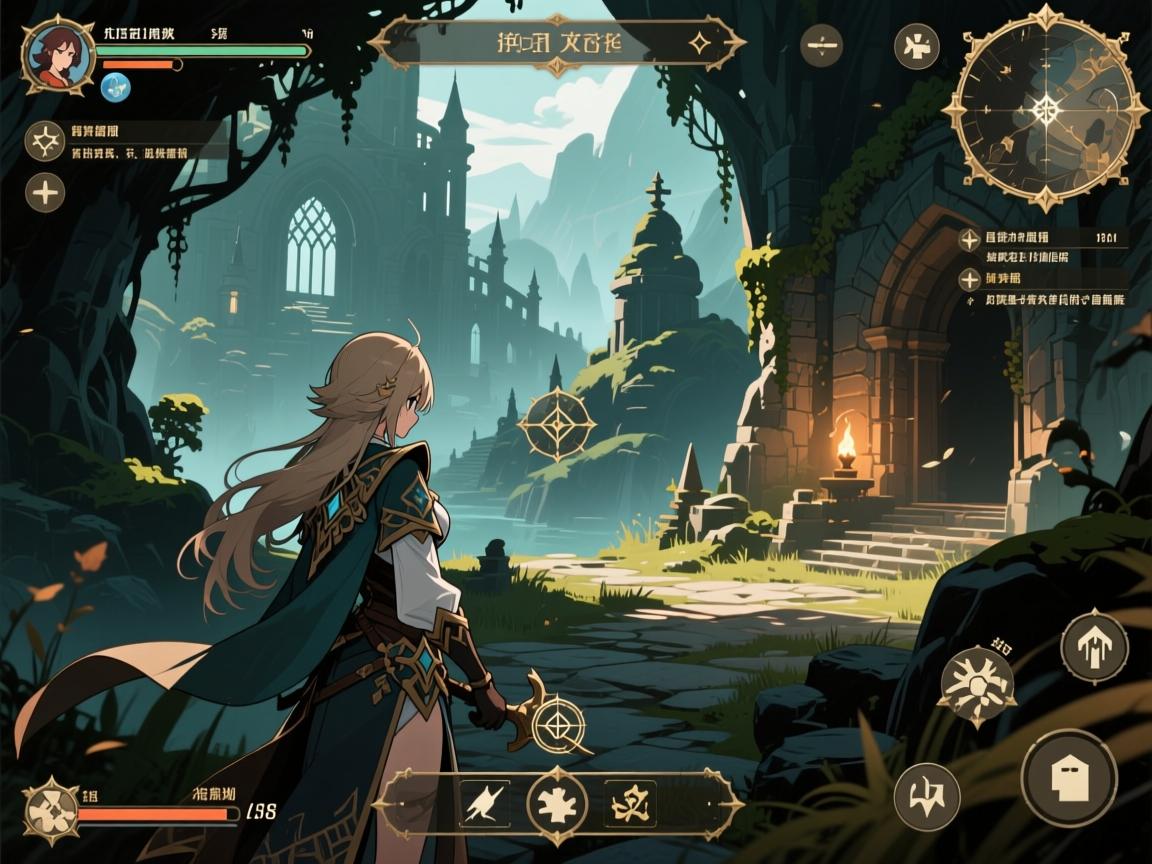Image resolution: width=1152 pixels, height=864 pixels.
Task: Select the second objective's plus marker
Action: click(x=968, y=279)
